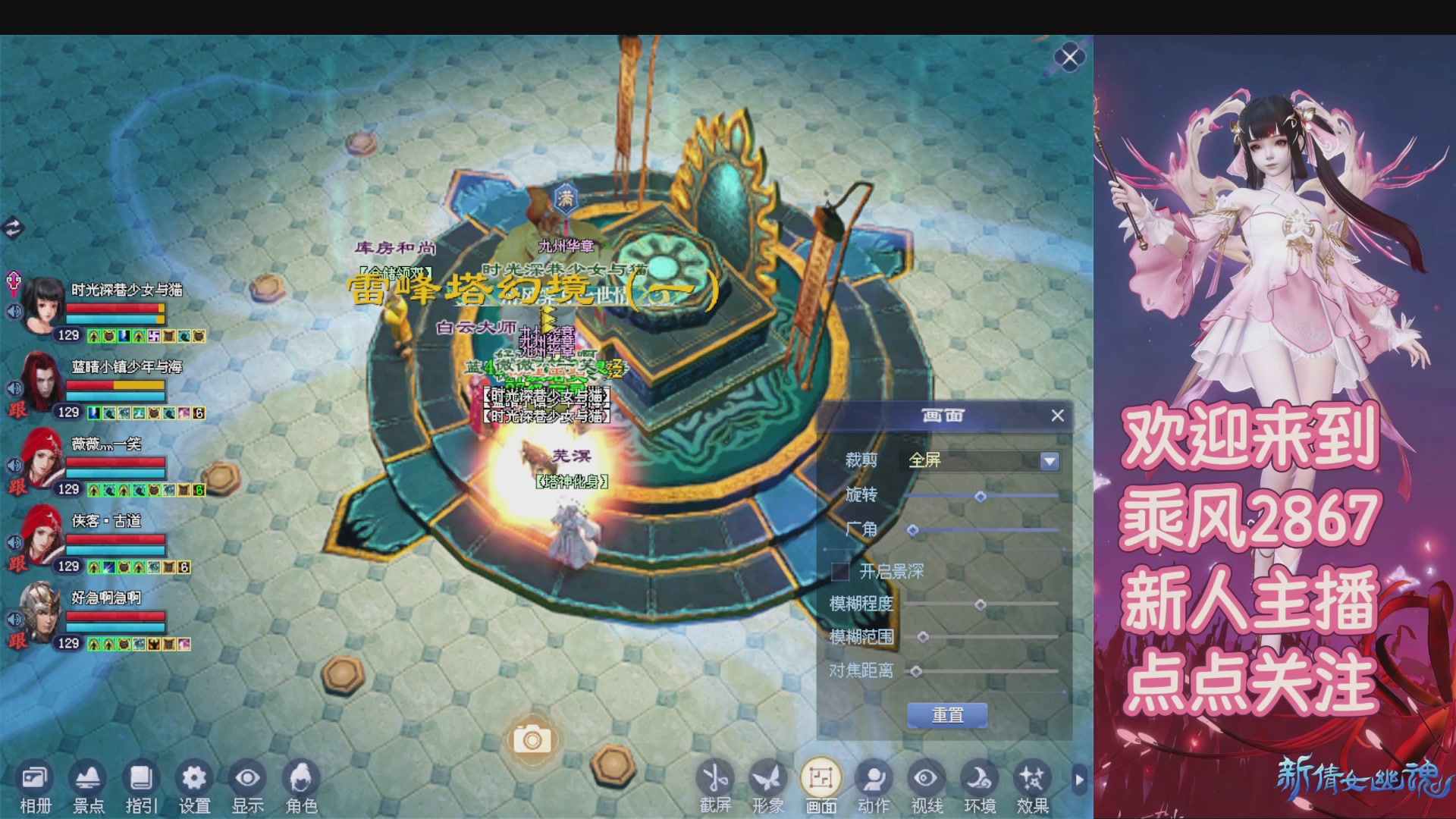
Task: Switch to the 环境 environment tab
Action: (x=979, y=787)
